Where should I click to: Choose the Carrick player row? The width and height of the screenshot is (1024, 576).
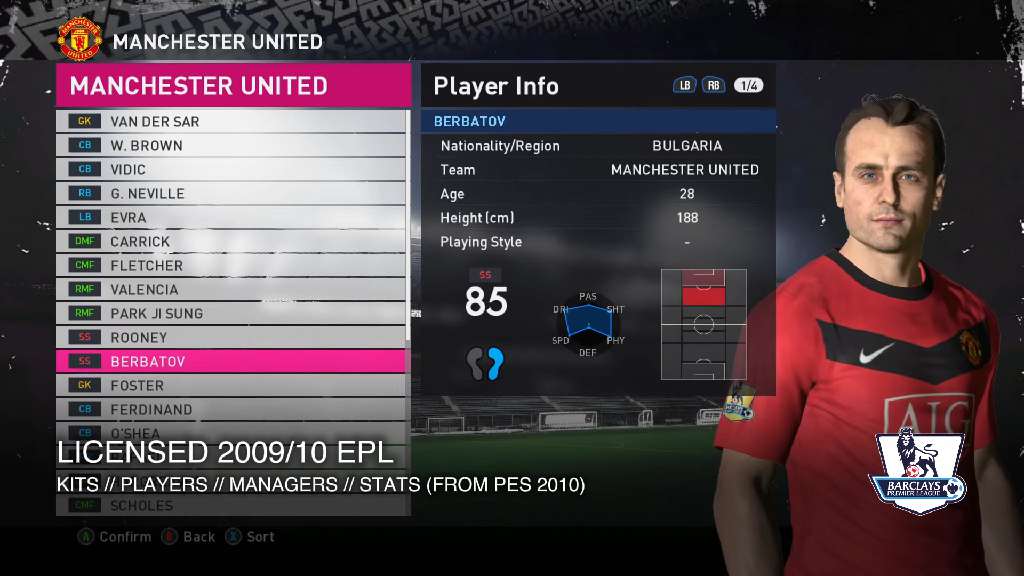232,241
